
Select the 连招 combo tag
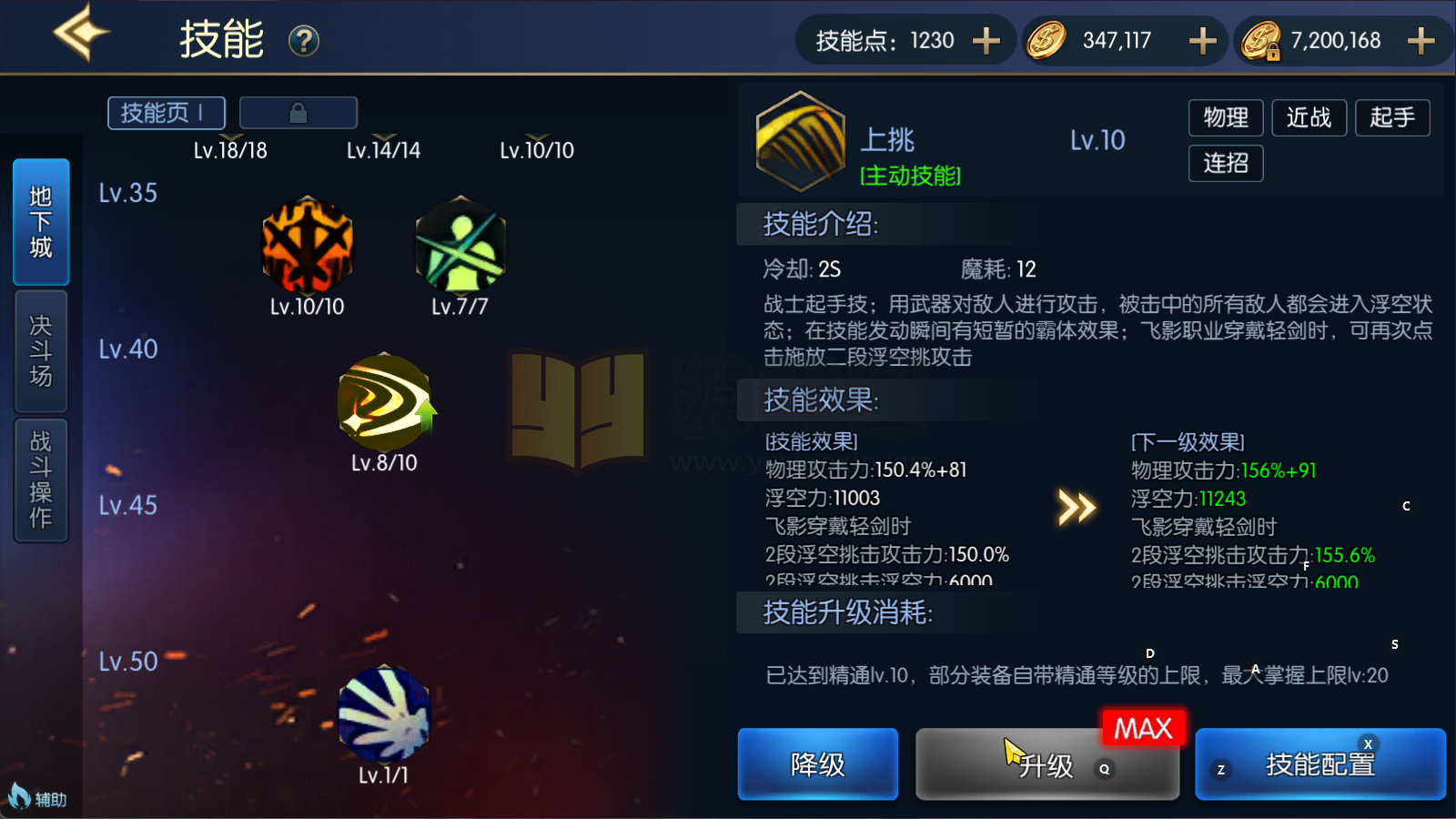click(x=1226, y=164)
